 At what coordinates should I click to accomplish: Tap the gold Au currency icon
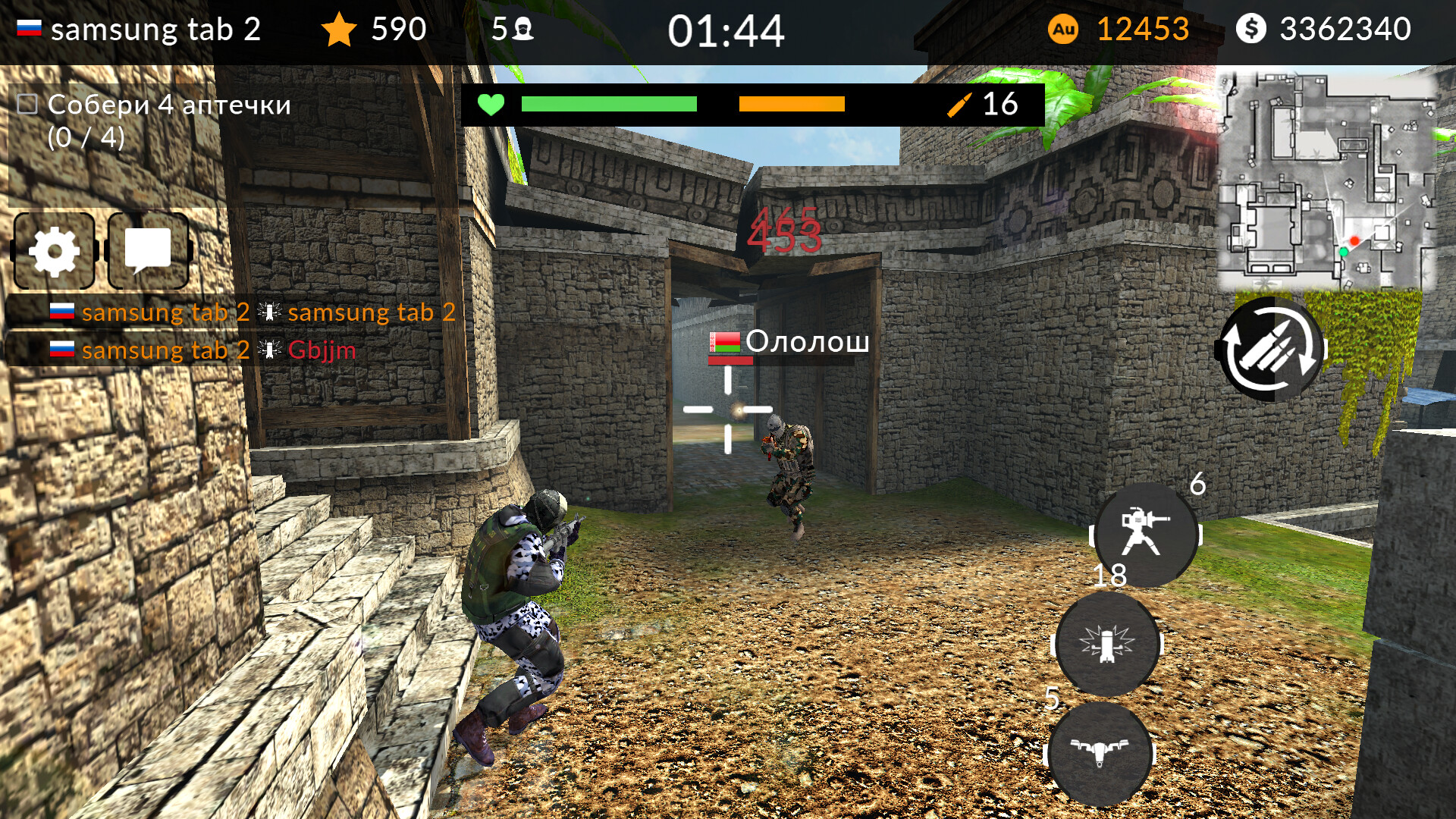pyautogui.click(x=1065, y=30)
